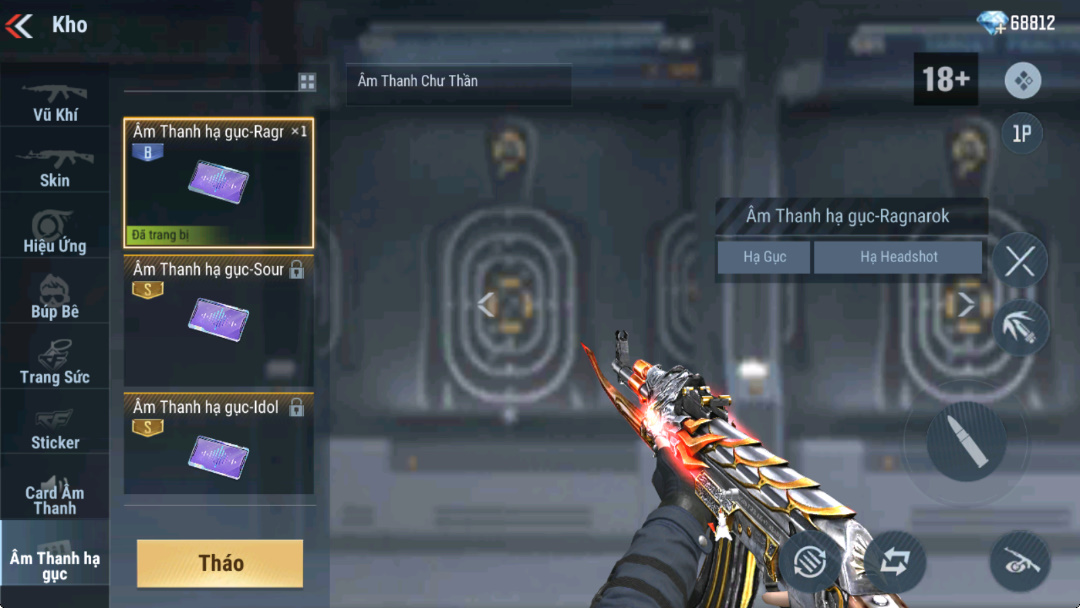Open the Trang Sức tab
Screen dimensions: 1080x608
[x=55, y=363]
